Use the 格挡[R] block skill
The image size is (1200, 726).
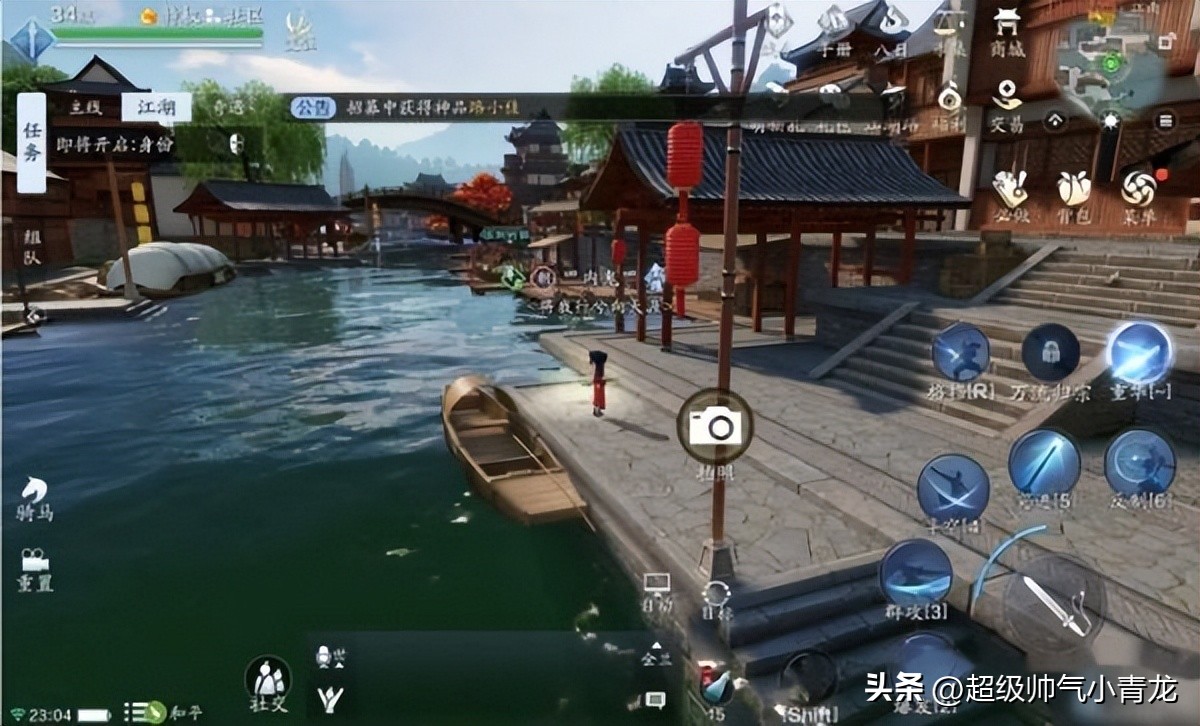coord(961,358)
